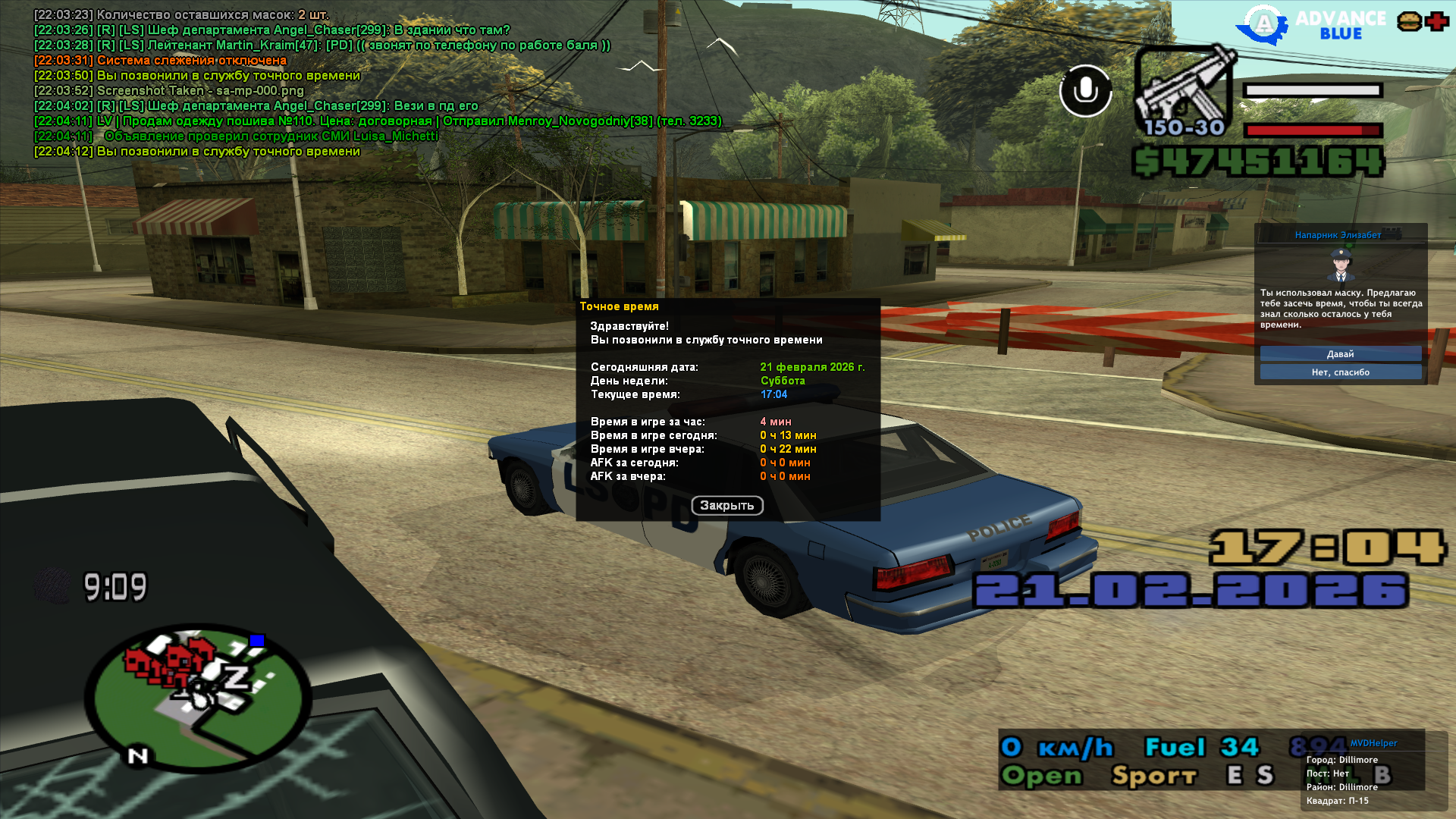
Task: Decline with Нет, спасибо button
Action: click(1340, 372)
